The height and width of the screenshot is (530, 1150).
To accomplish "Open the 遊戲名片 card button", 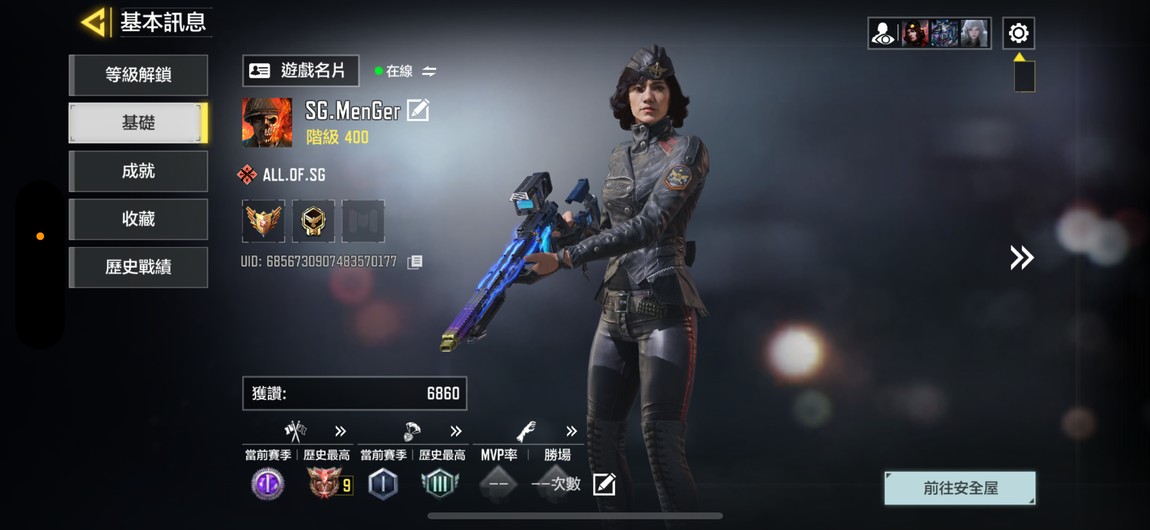I will pos(300,71).
